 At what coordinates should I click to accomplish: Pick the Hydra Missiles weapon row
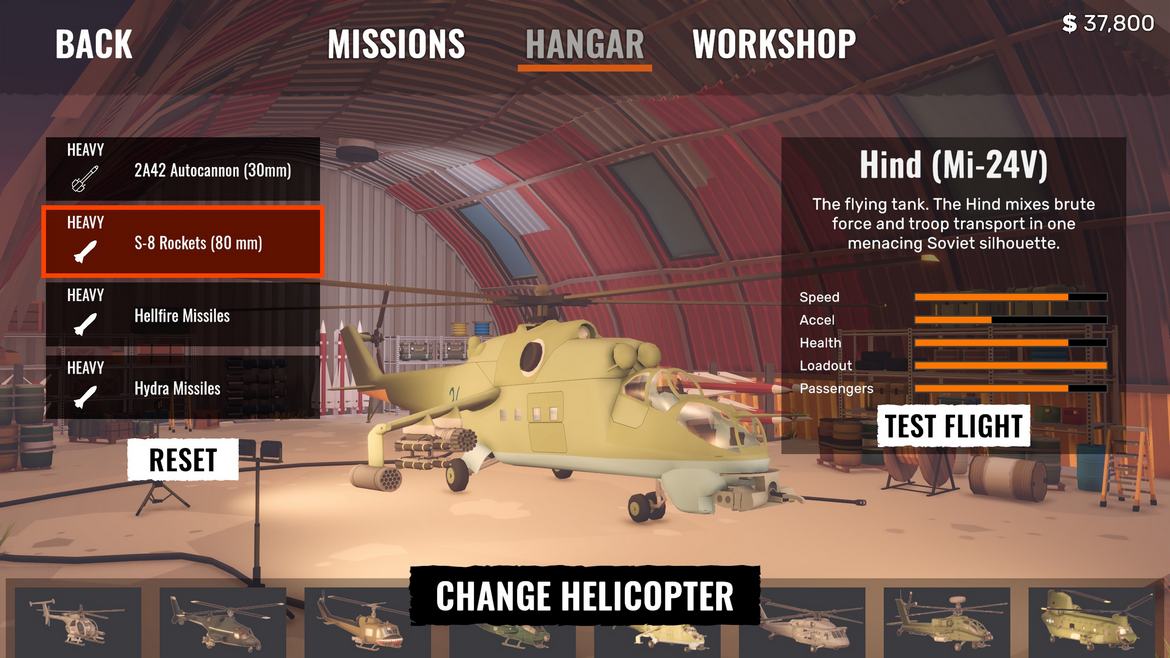point(181,388)
